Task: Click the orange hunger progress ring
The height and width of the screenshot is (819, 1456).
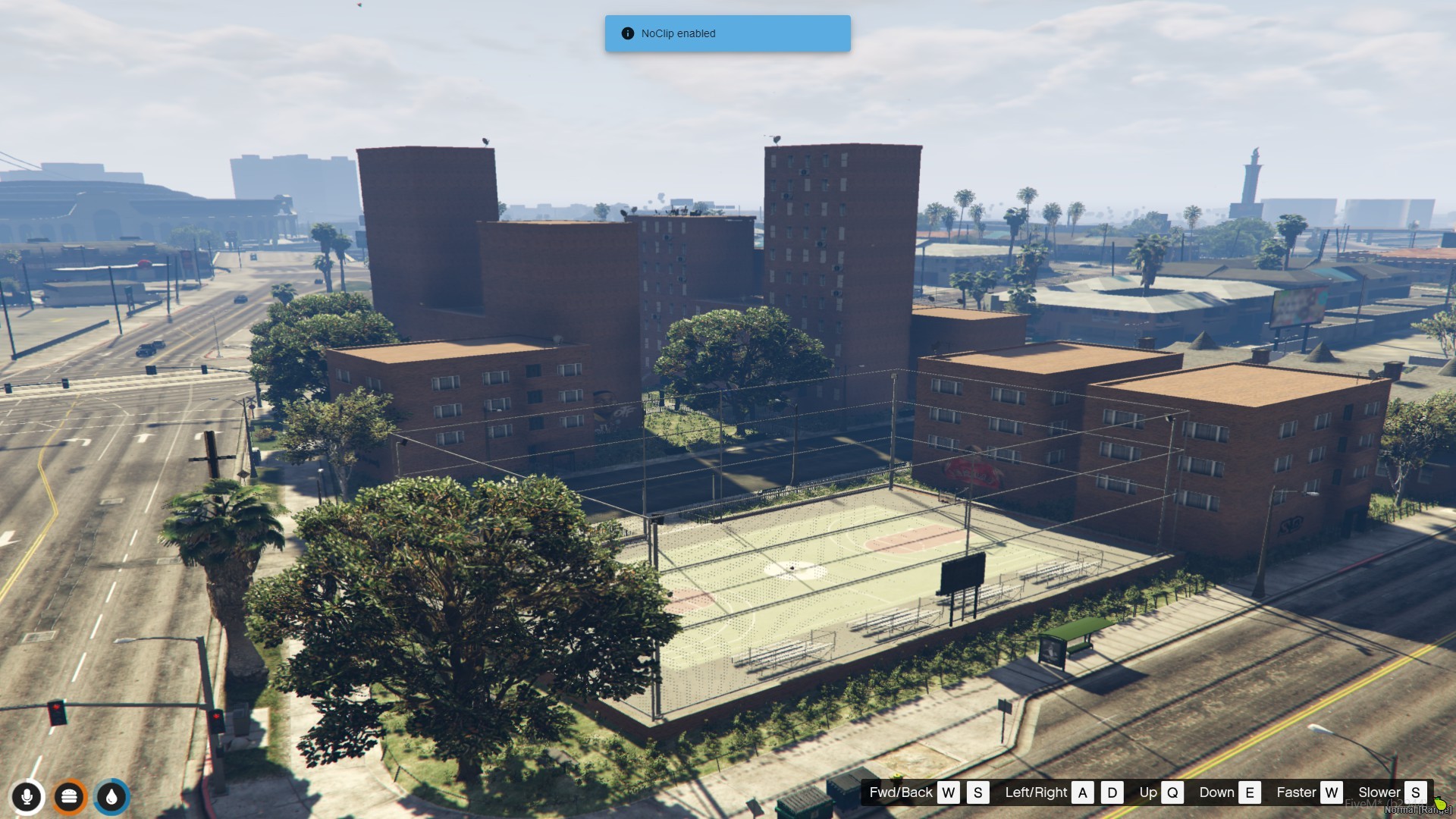Action: click(70, 780)
